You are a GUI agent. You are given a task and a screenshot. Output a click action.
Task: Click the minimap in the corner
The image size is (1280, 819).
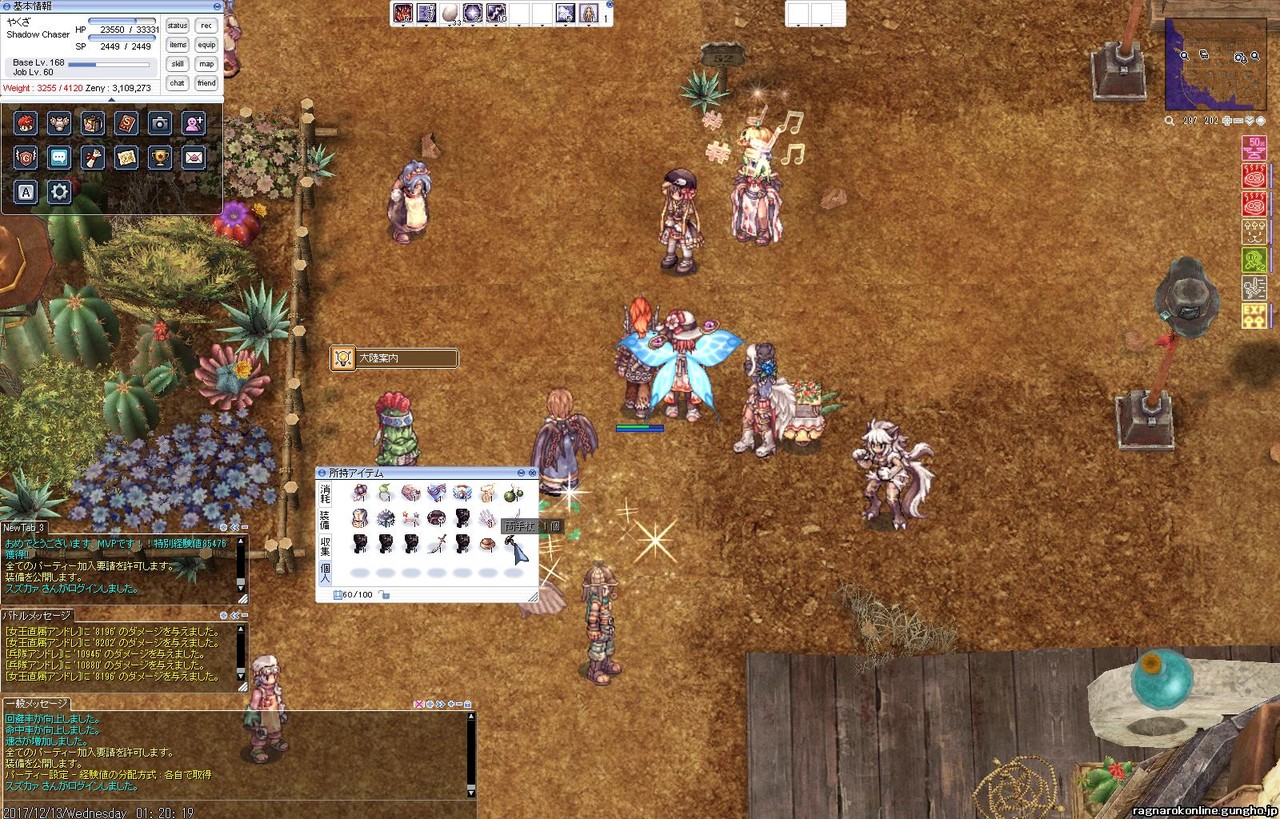tap(1215, 63)
